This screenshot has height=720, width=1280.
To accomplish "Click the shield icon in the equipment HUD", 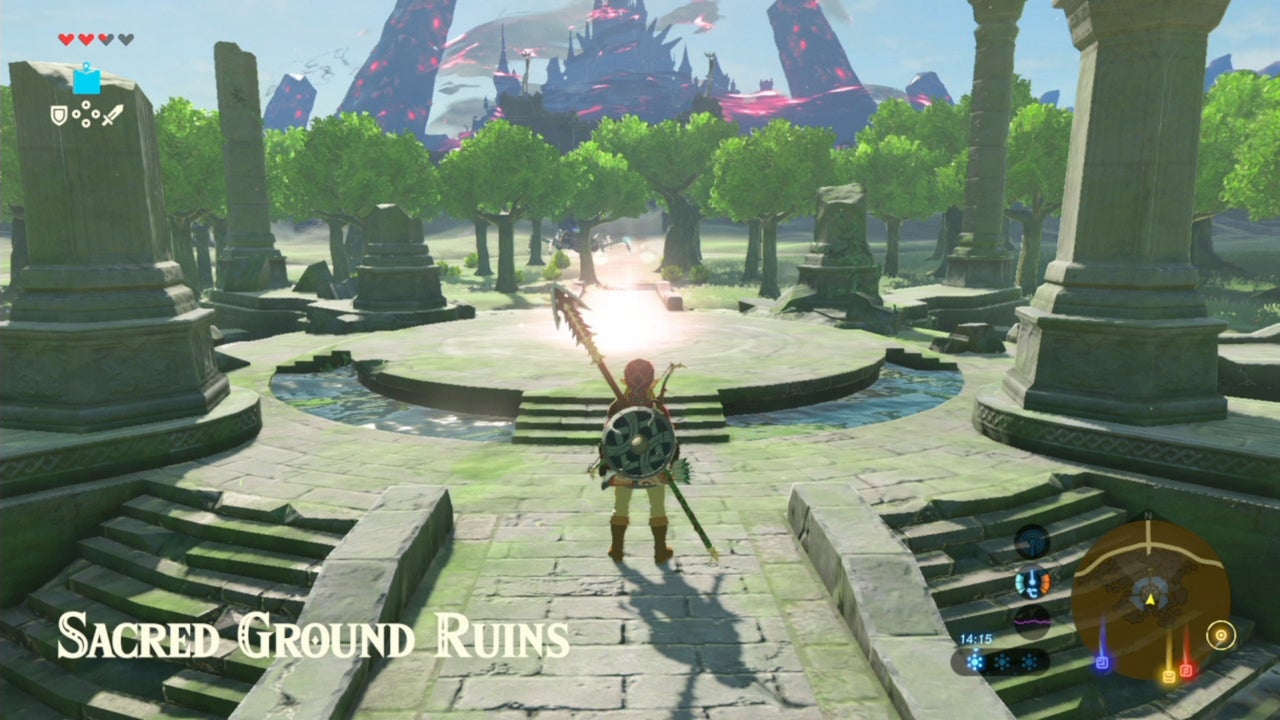I will click(x=59, y=116).
